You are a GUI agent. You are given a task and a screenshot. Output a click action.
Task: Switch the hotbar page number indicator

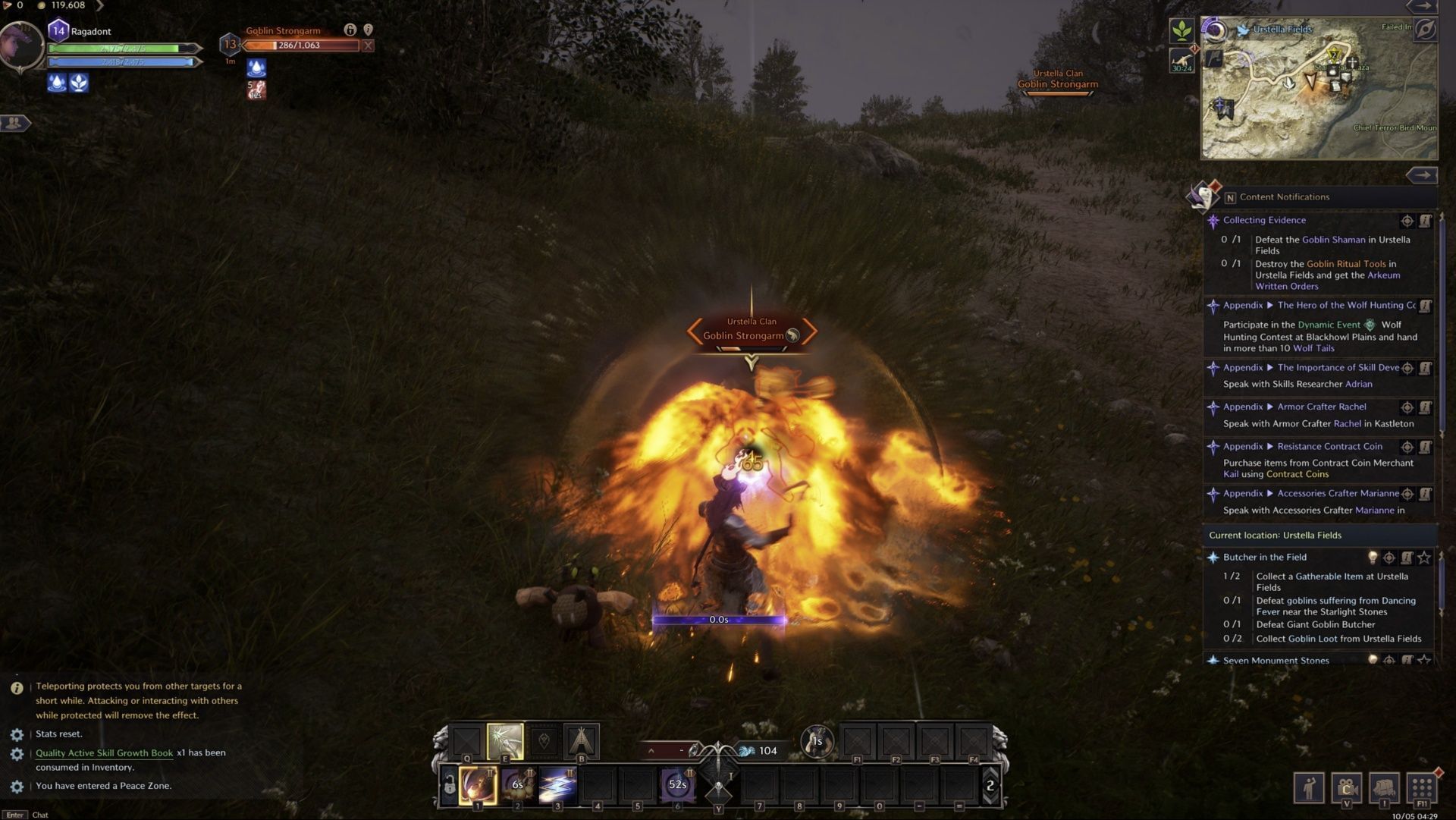tap(990, 786)
